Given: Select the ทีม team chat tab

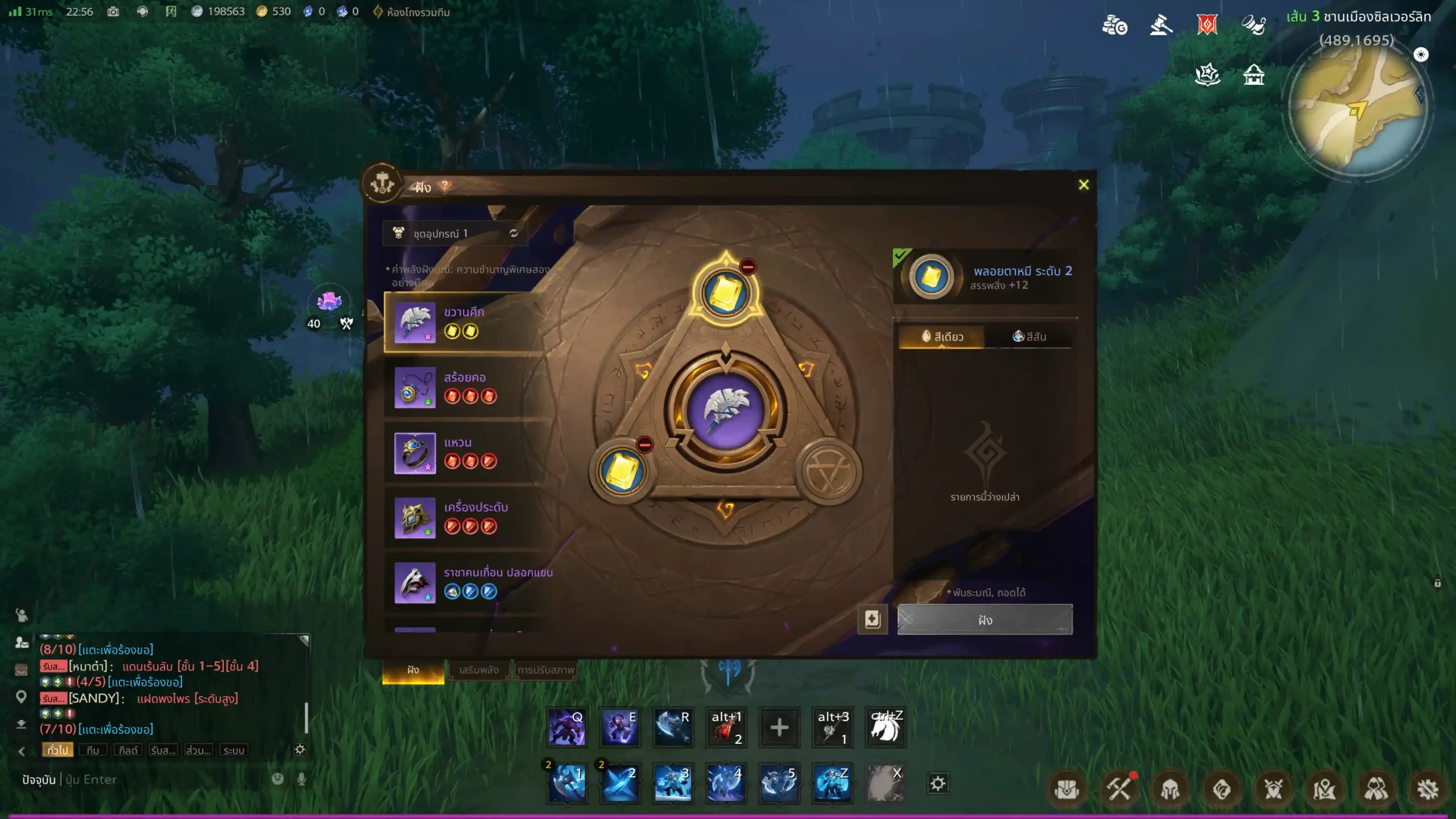Looking at the screenshot, I should (x=93, y=750).
